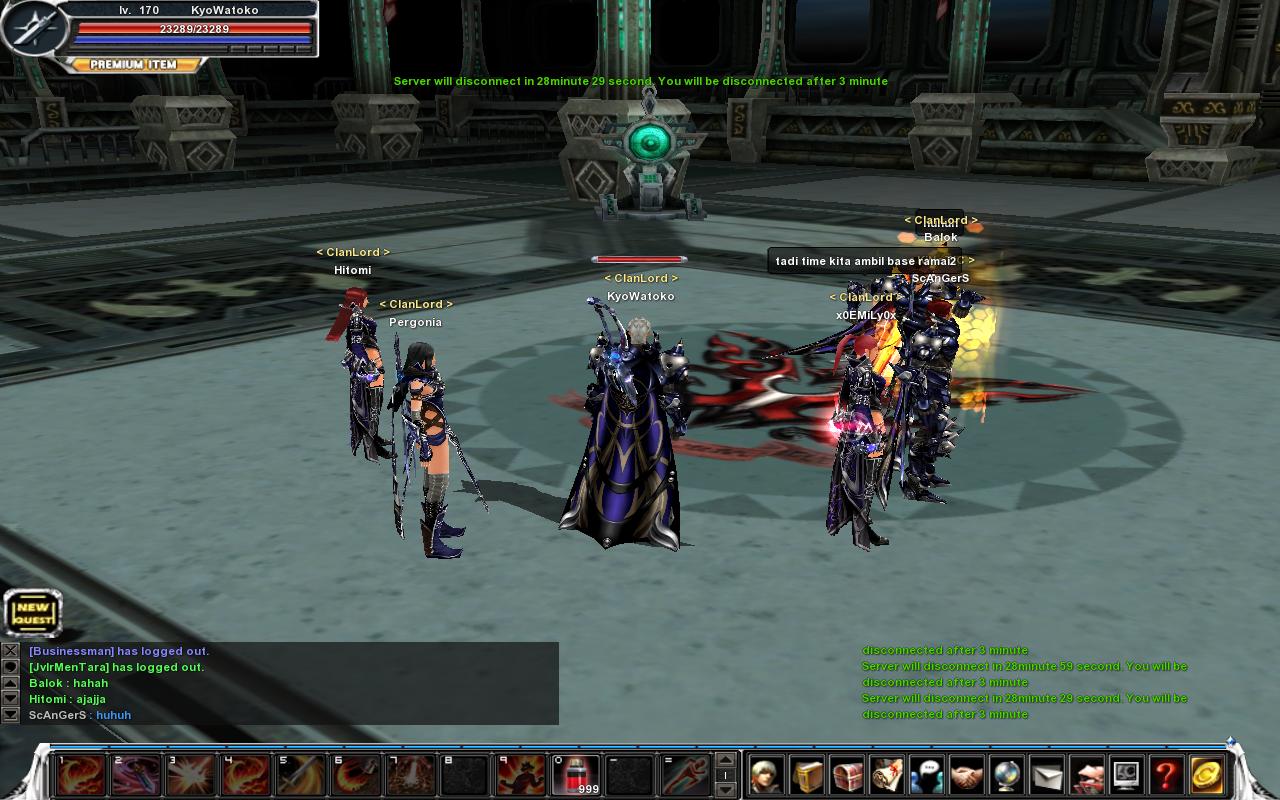Screen dimensions: 1280x800
Task: Cast the fire skill in hotbar slot 1
Action: [80, 776]
